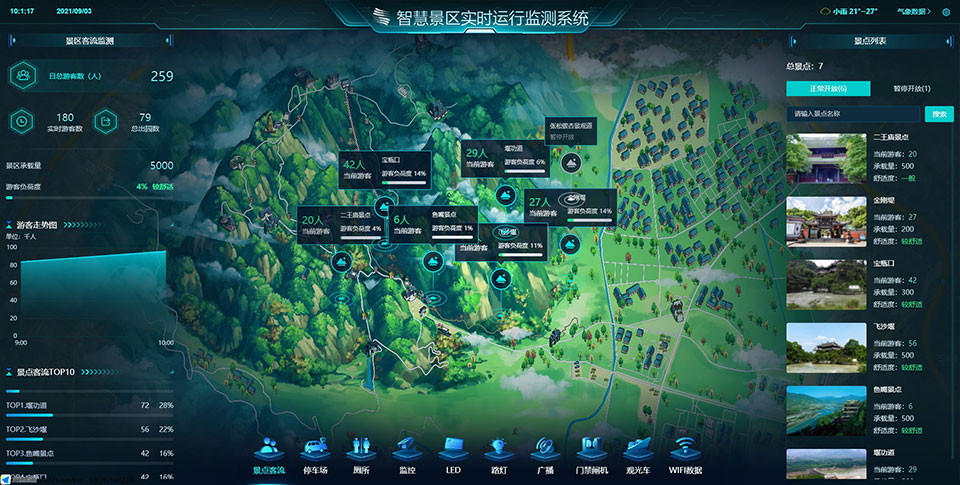Click the 张松银杏景观园 map marker
Viewport: 960px width, 485px height.
pos(571,158)
